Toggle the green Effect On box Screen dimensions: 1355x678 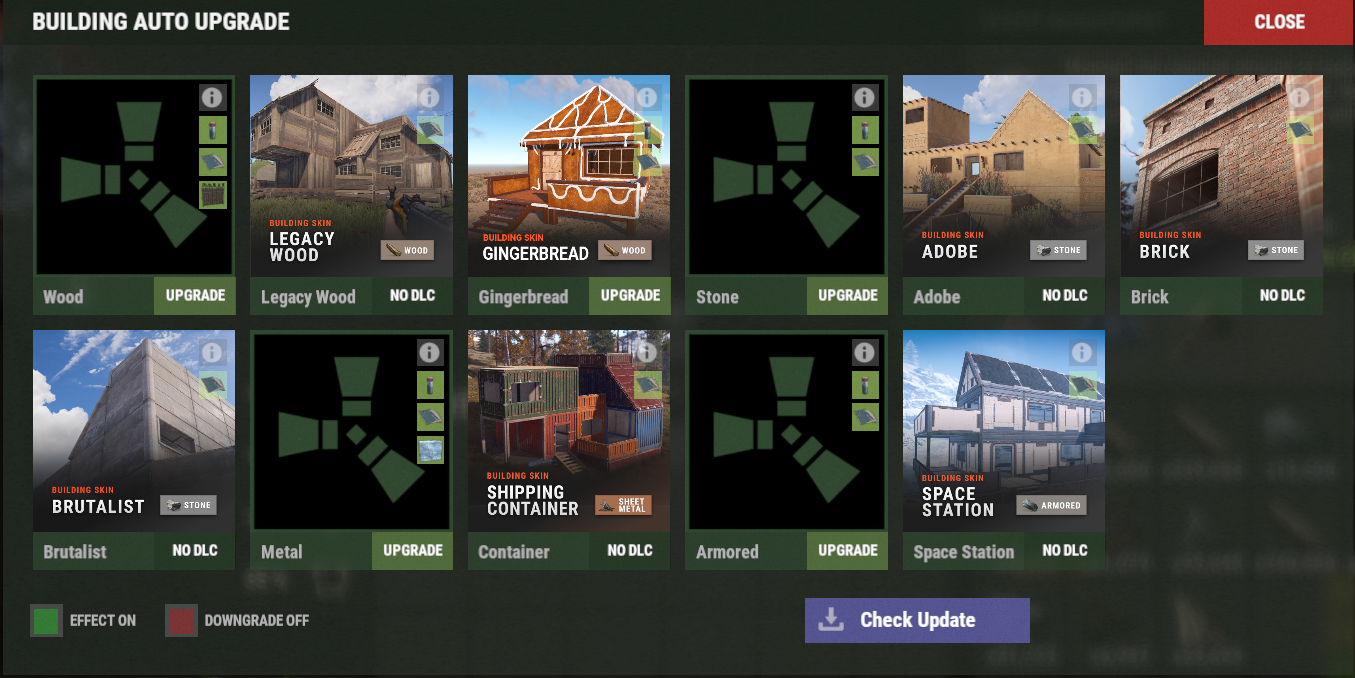(46, 621)
